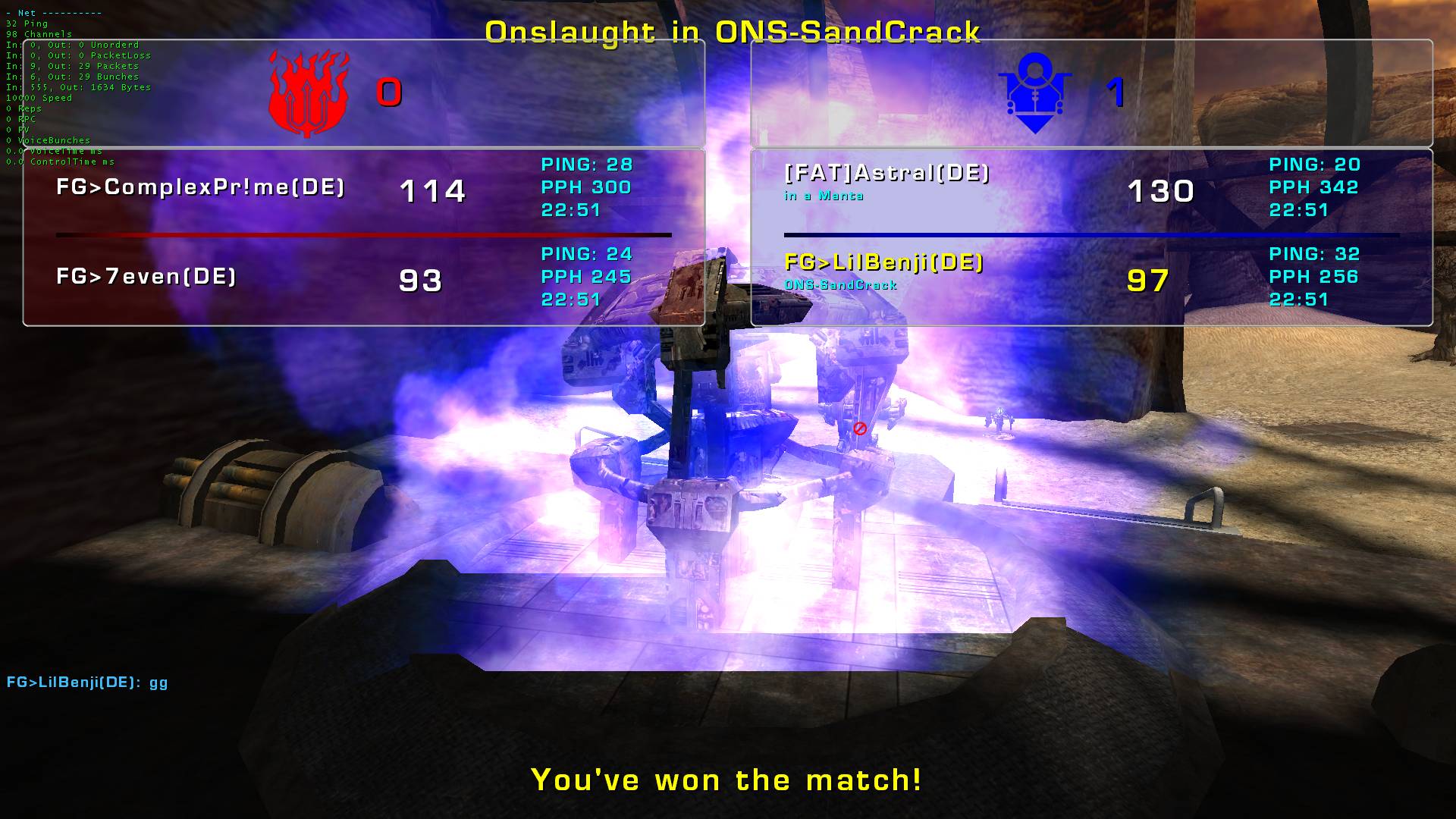Click the blue team emblem

[x=1034, y=93]
